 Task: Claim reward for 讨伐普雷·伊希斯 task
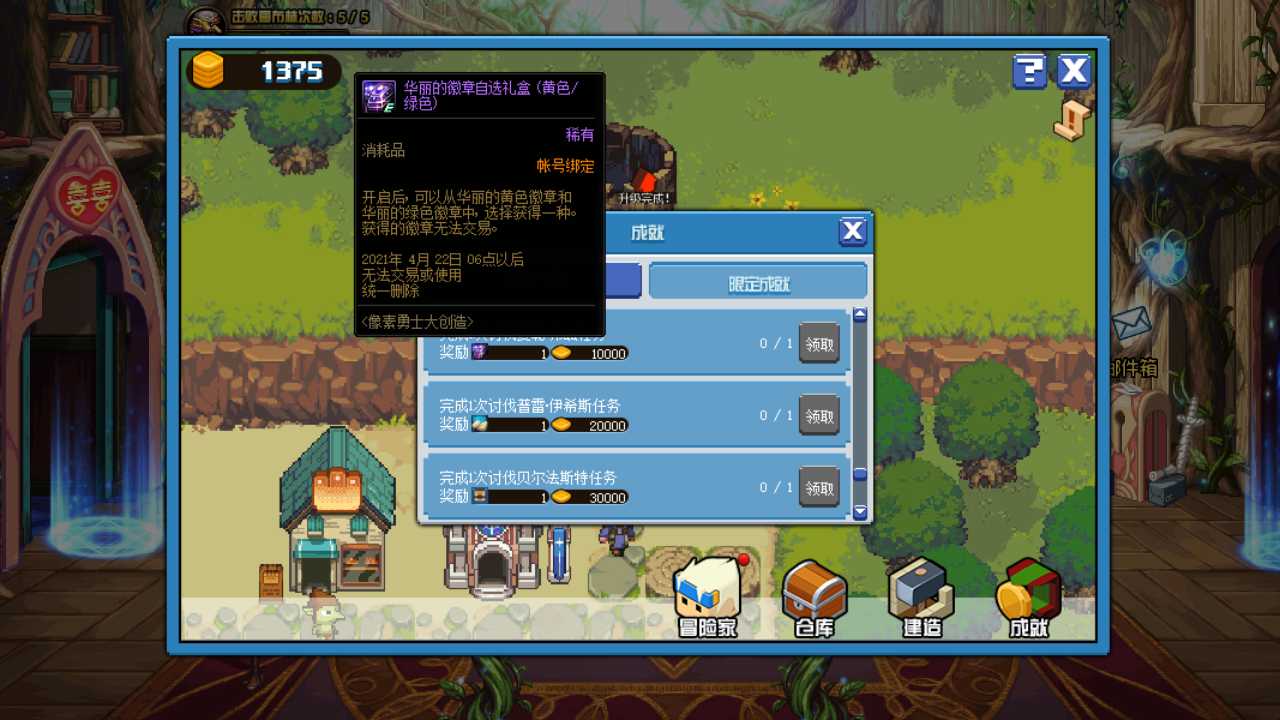(x=819, y=415)
